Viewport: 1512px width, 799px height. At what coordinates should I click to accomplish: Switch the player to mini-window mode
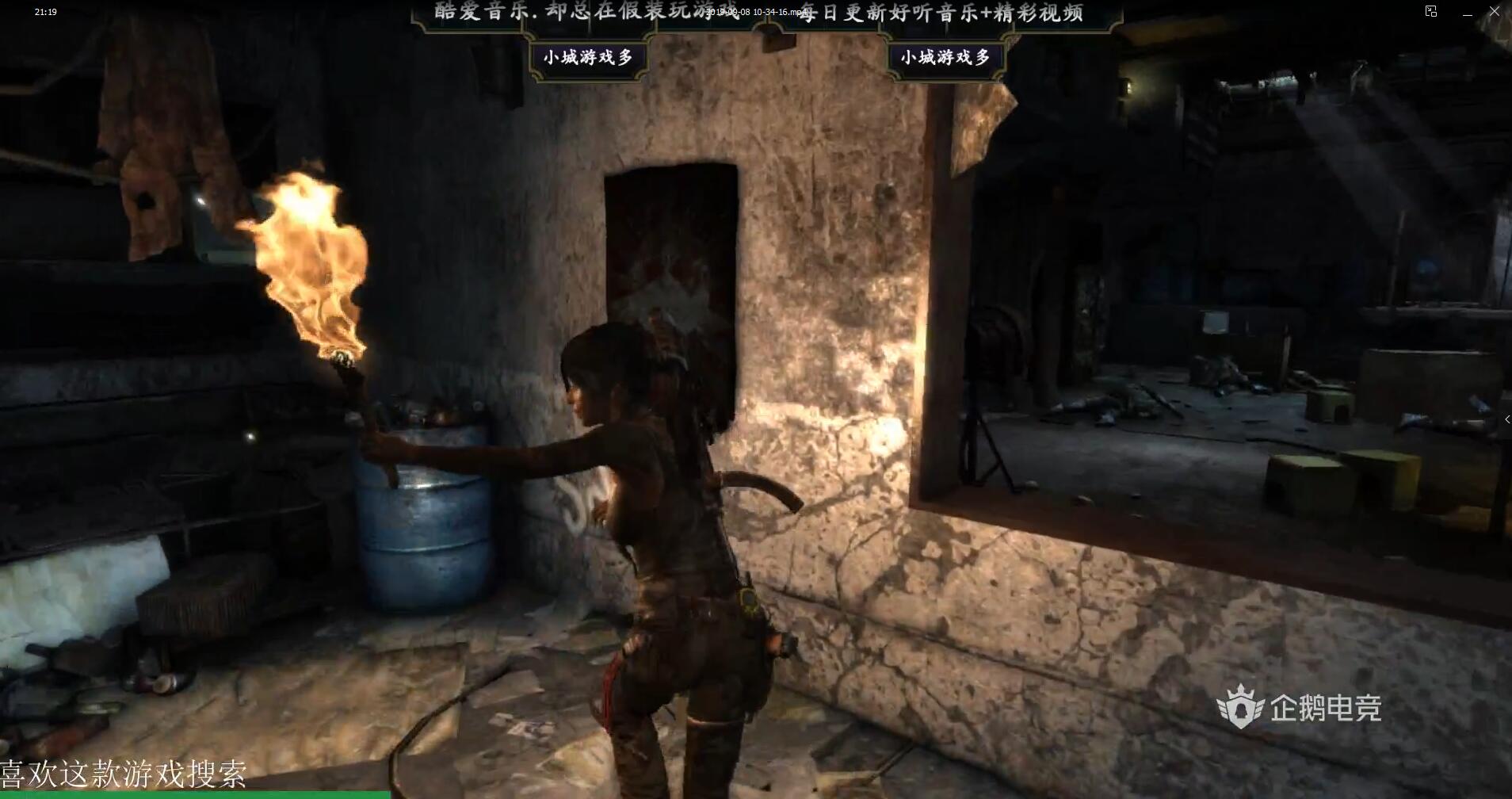pos(1431,11)
